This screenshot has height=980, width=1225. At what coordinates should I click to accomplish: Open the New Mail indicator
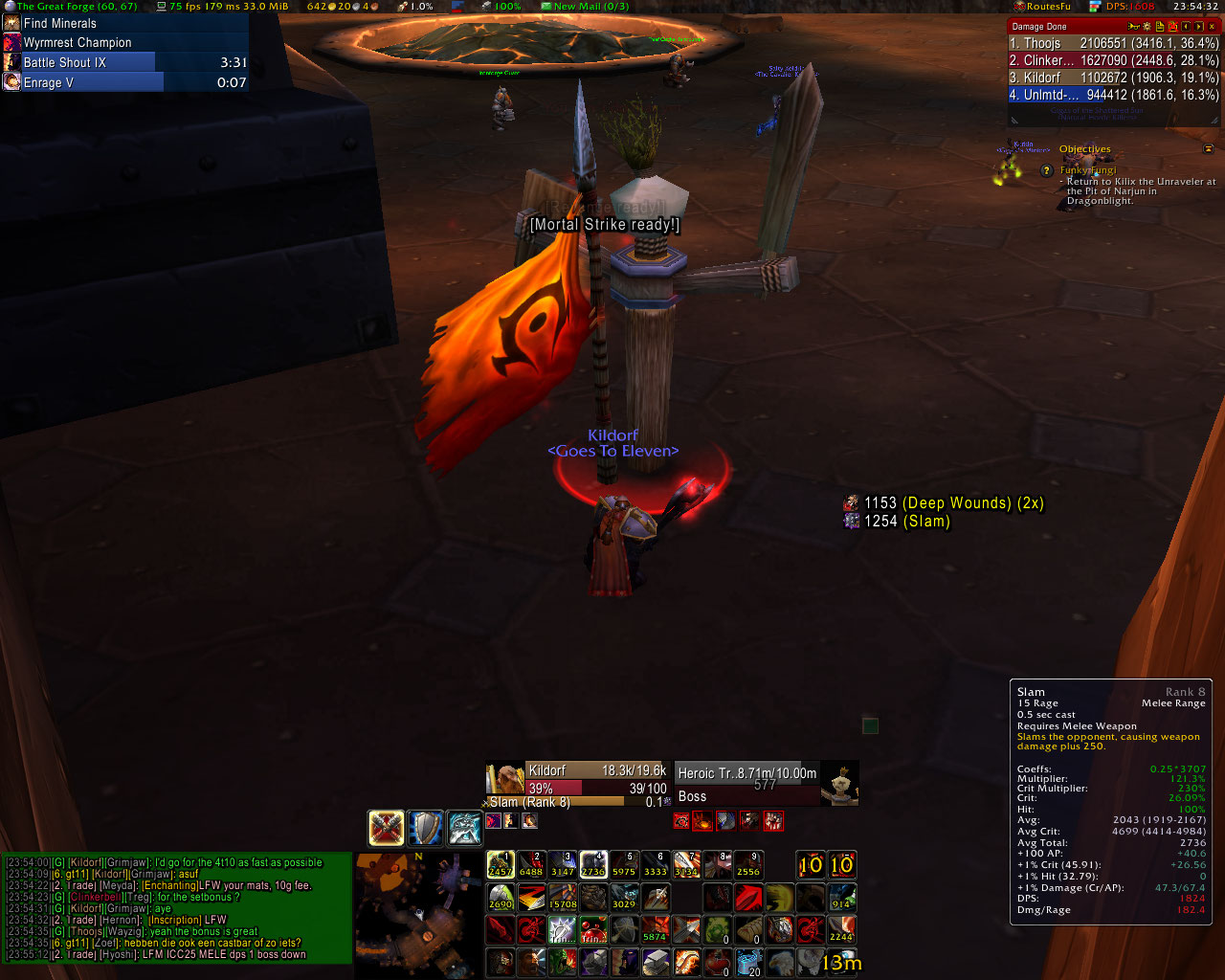coord(584,7)
